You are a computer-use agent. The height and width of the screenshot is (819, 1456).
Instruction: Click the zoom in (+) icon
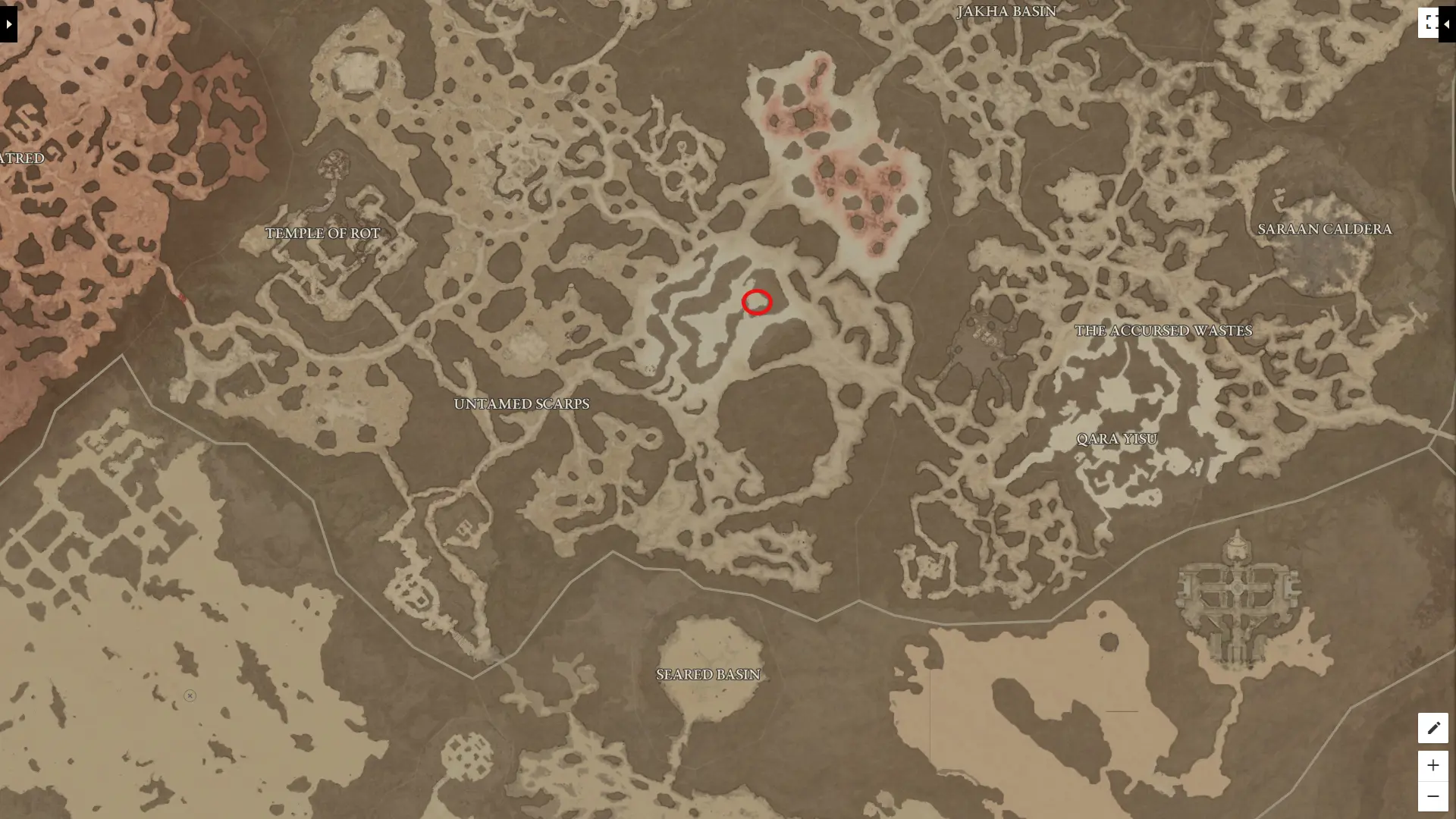click(x=1433, y=765)
